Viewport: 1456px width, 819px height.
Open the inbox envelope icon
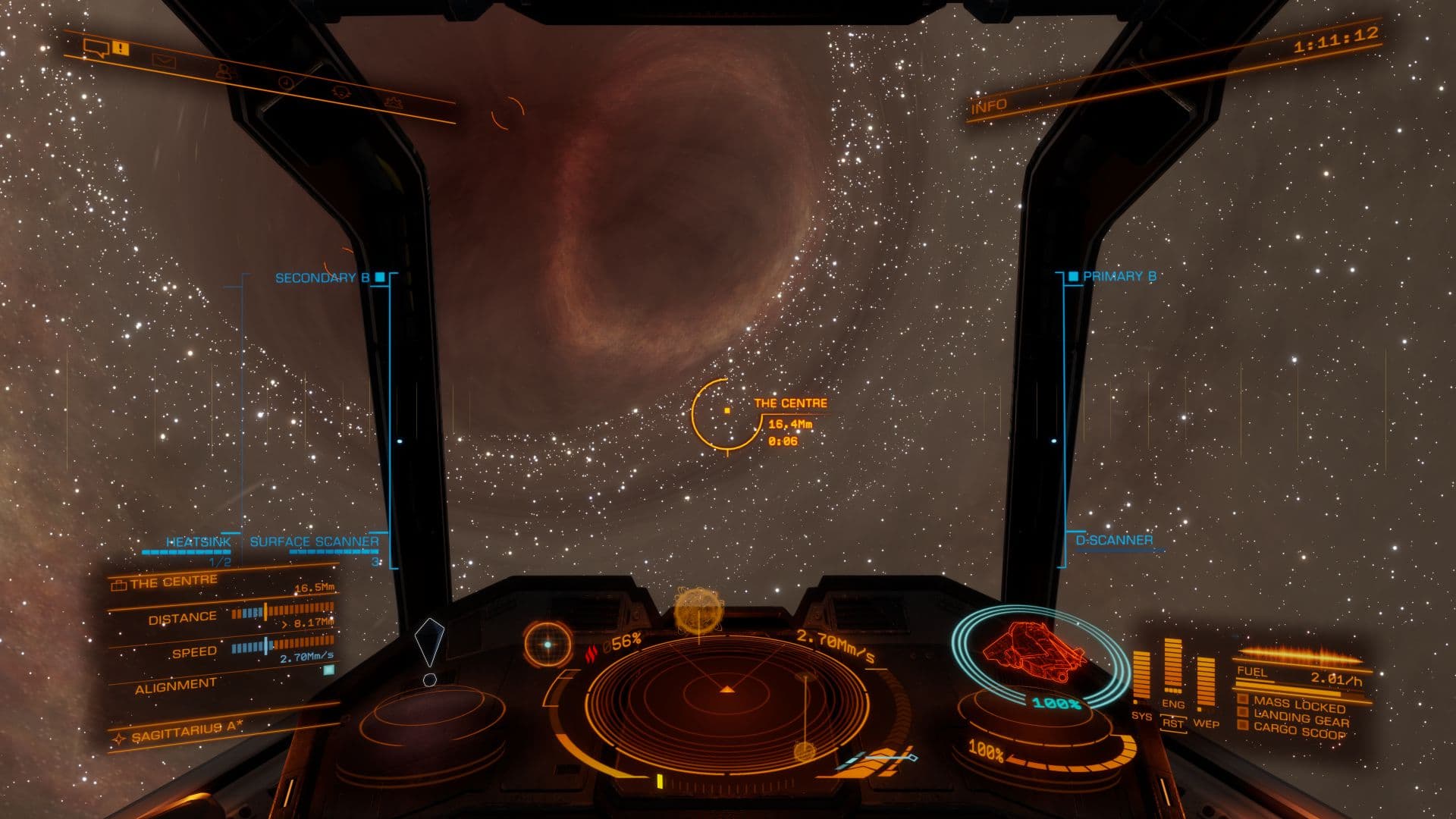(163, 61)
